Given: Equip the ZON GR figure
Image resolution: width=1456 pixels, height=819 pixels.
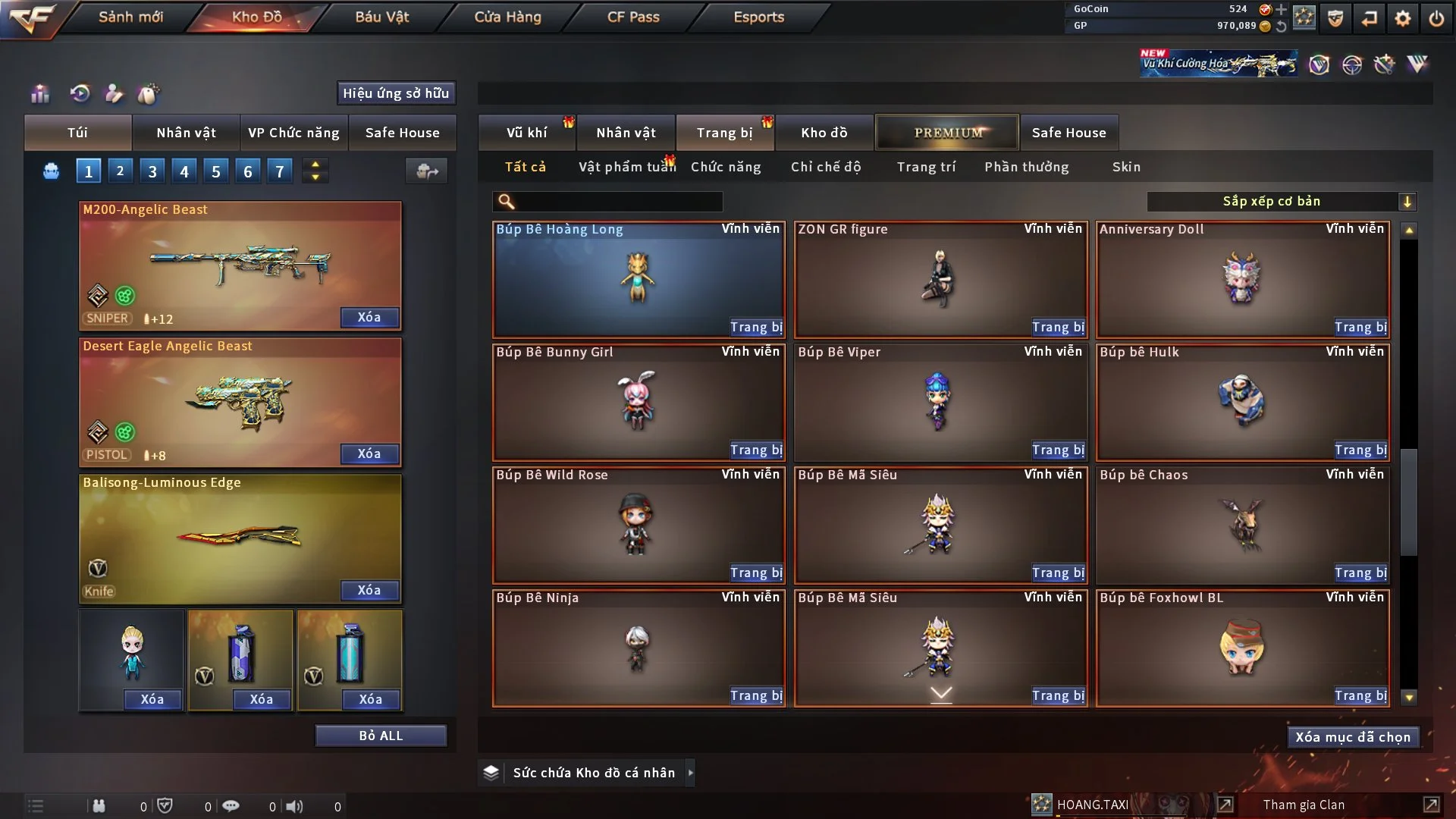Looking at the screenshot, I should (1057, 328).
